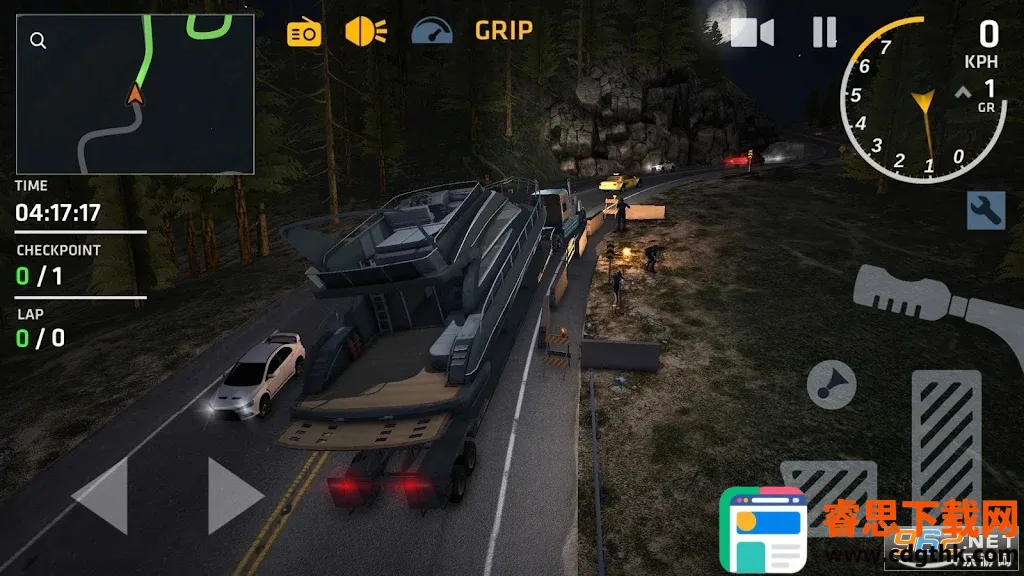Screen dimensions: 1024x576
Task: Tap the brake pedal
Action: (x=815, y=492)
